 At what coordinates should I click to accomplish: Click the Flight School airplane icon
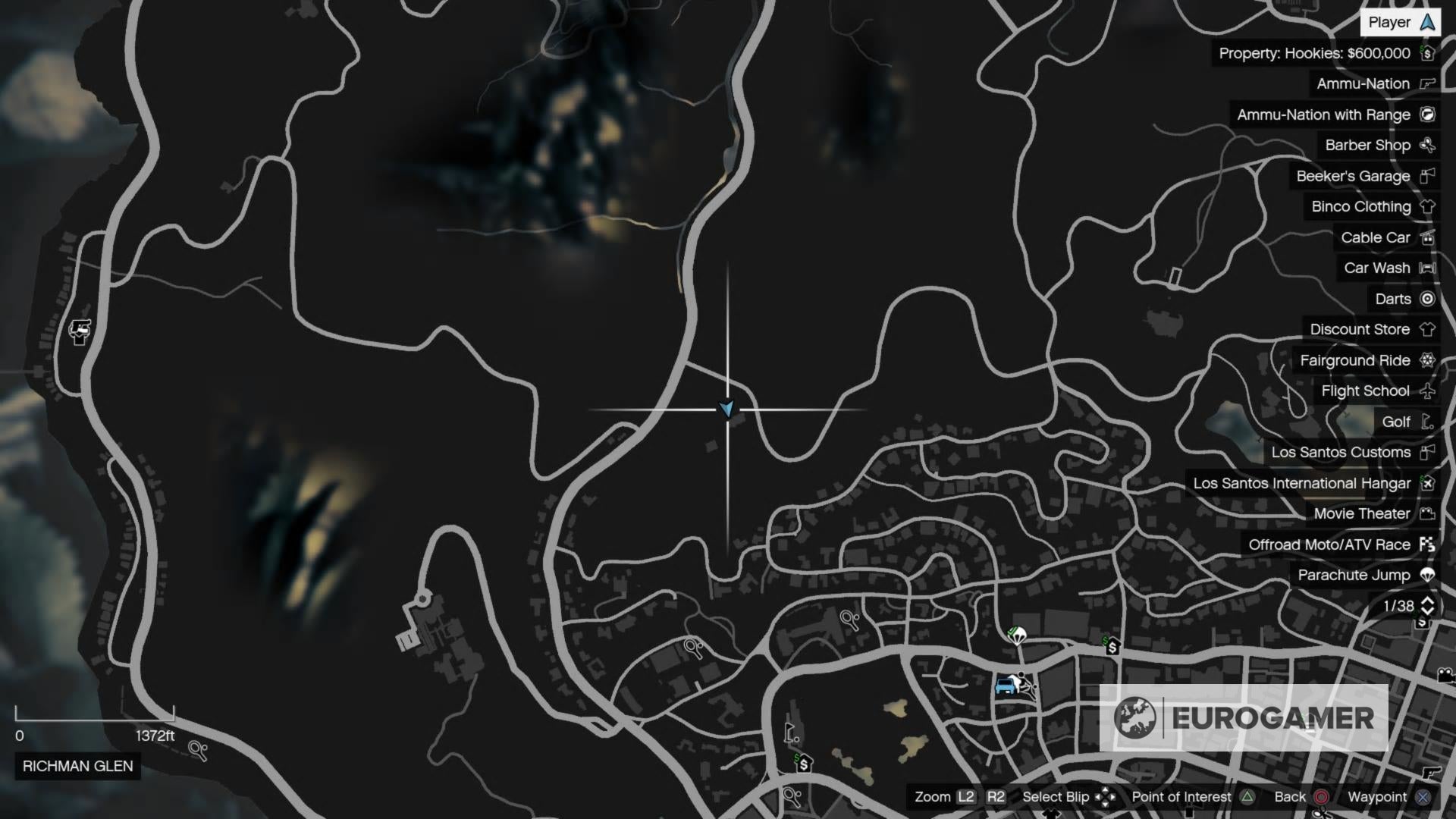coord(1429,391)
